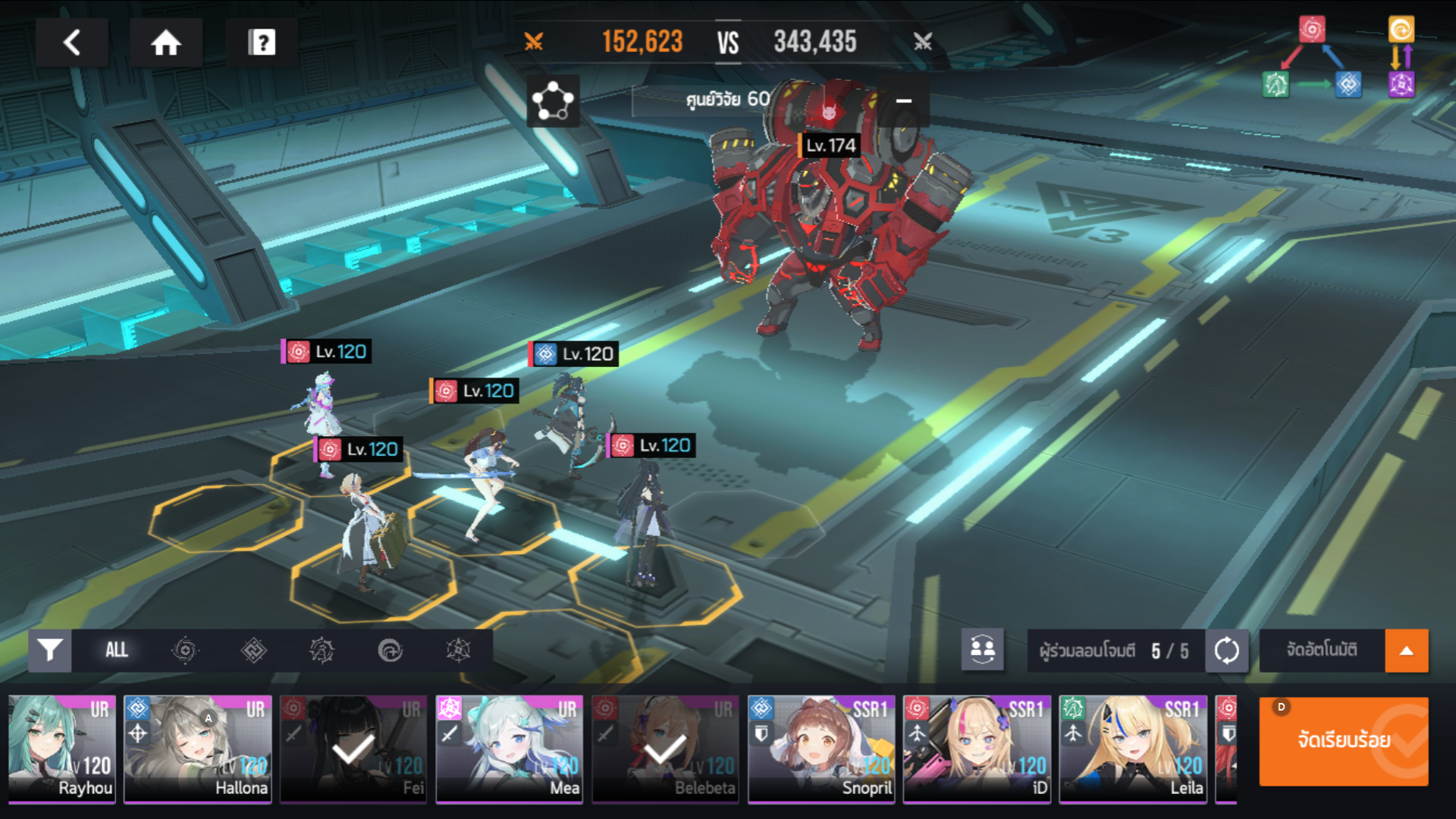Screen dimensions: 1456x819
Task: Choose Snopril character card
Action: [x=821, y=748]
